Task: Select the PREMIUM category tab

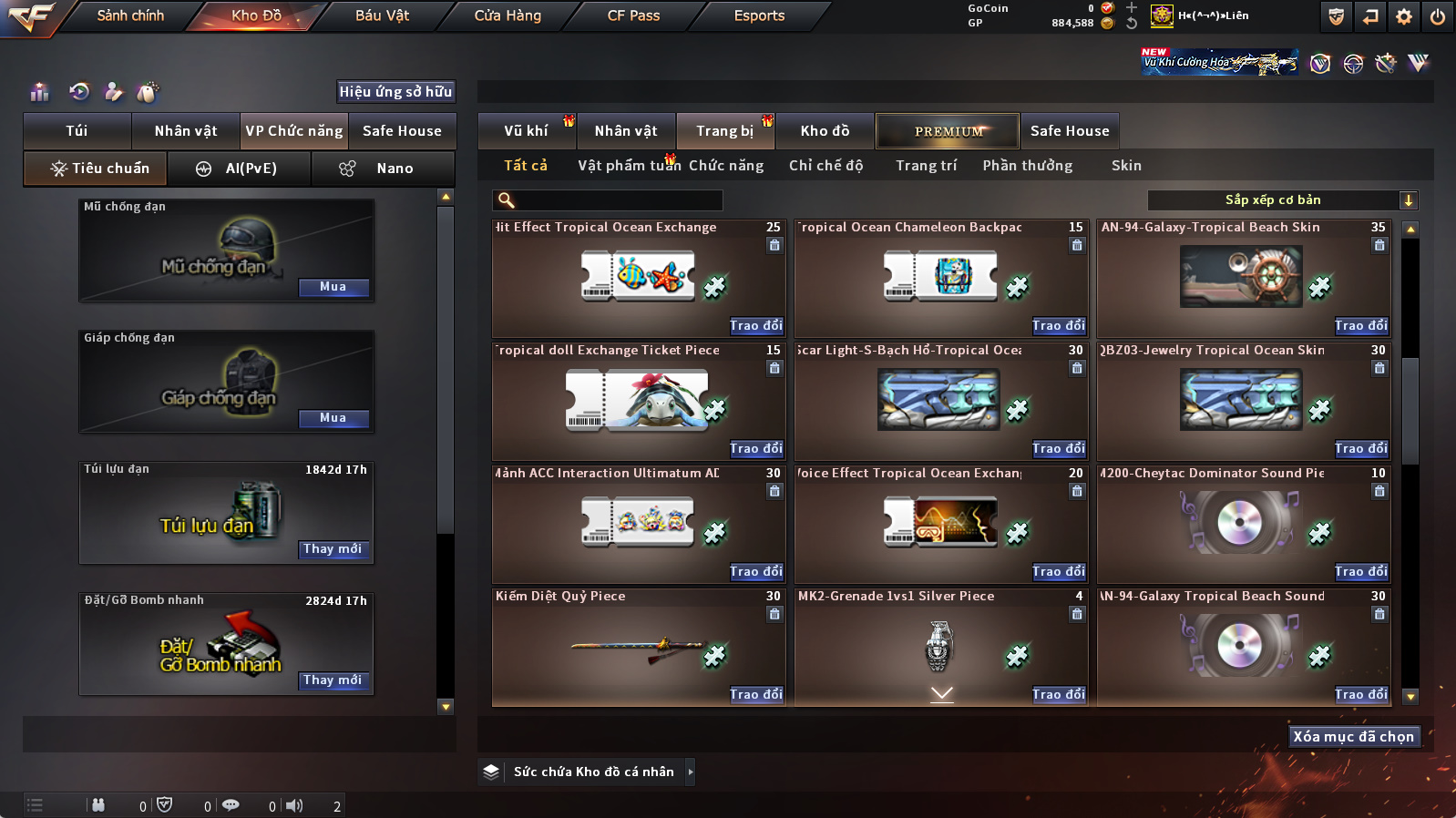Action: point(948,131)
